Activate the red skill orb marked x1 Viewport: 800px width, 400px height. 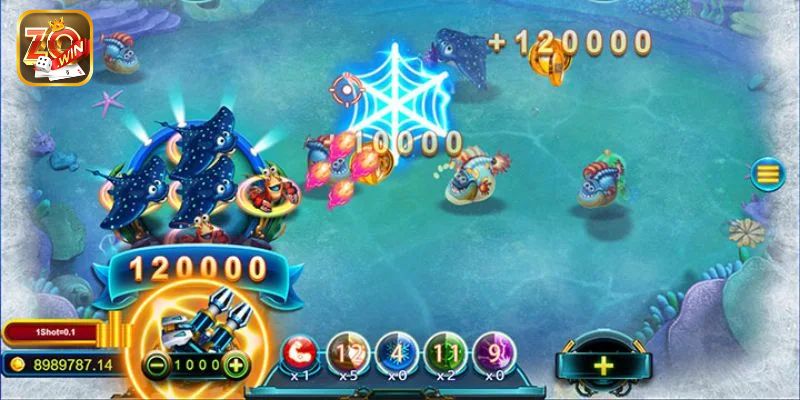[x=297, y=354]
